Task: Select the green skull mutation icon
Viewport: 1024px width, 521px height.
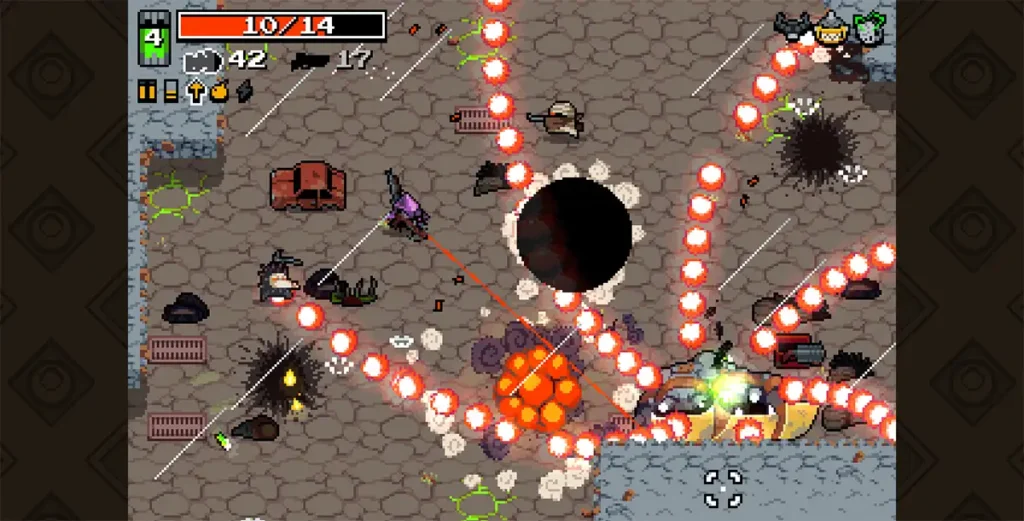Action: coord(868,28)
